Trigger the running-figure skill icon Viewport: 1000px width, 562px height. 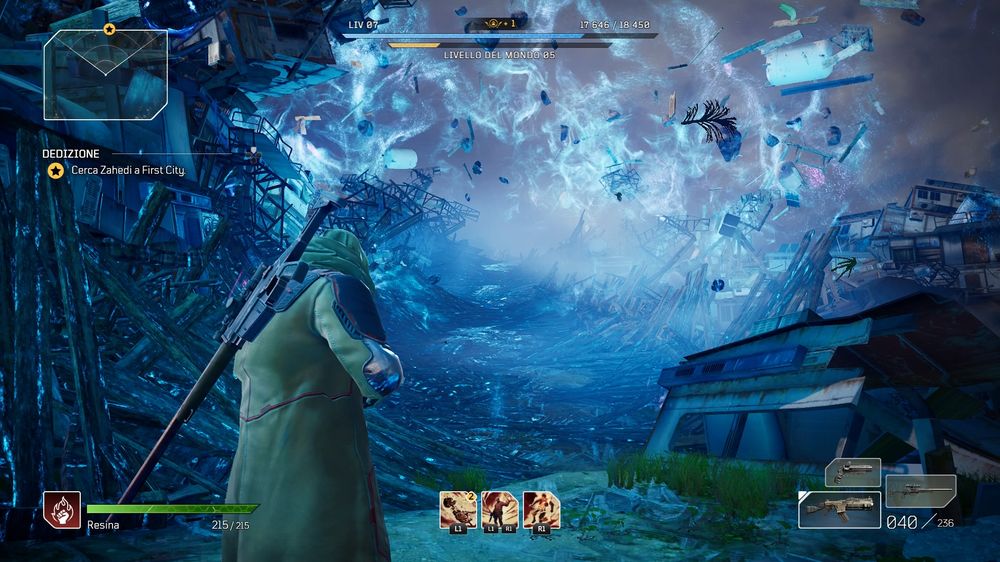point(541,509)
